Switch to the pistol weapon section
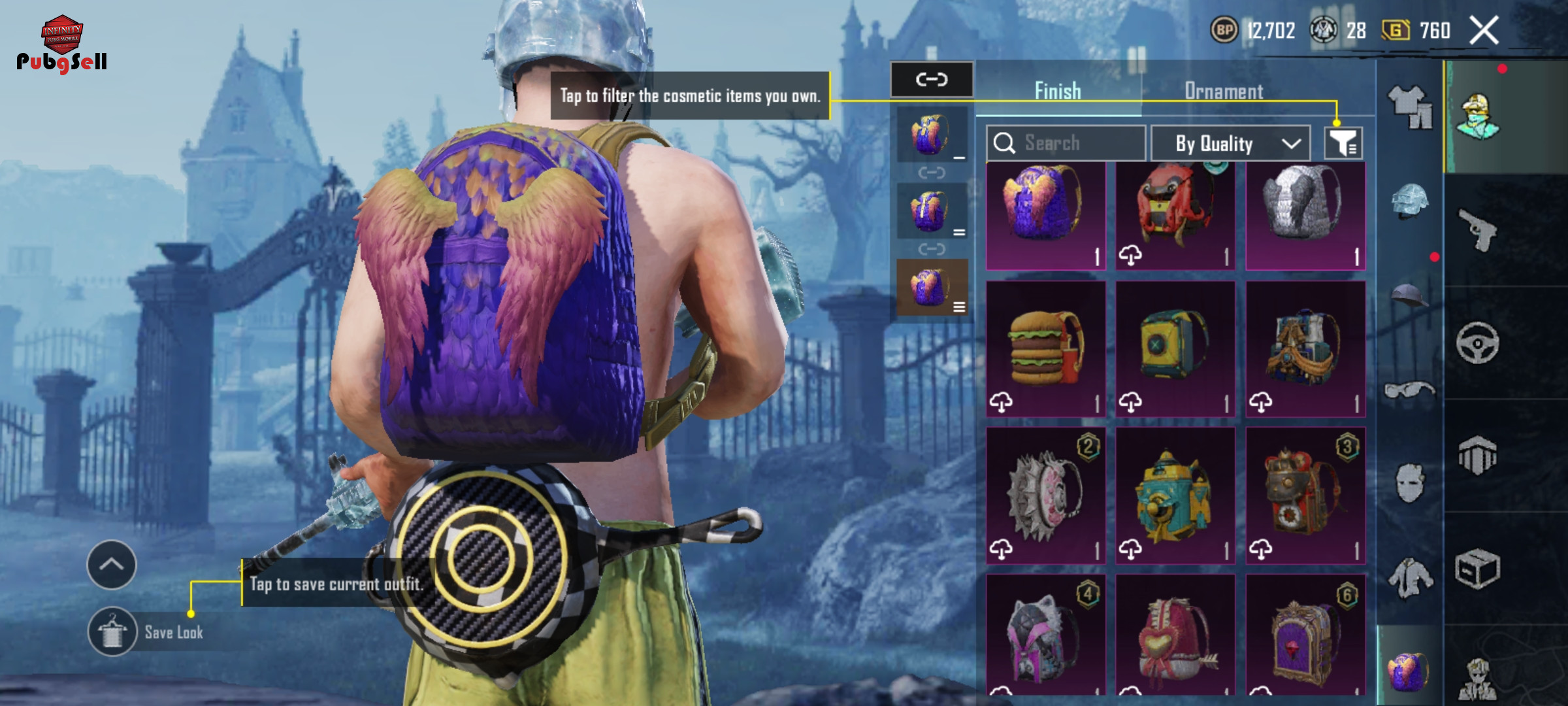 1478,229
